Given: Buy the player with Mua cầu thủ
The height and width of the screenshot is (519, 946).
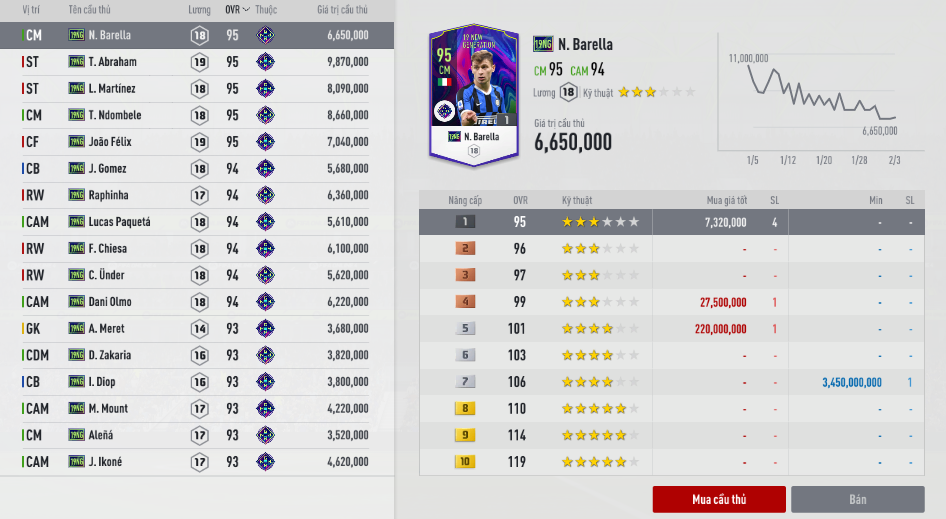Looking at the screenshot, I should tap(719, 499).
